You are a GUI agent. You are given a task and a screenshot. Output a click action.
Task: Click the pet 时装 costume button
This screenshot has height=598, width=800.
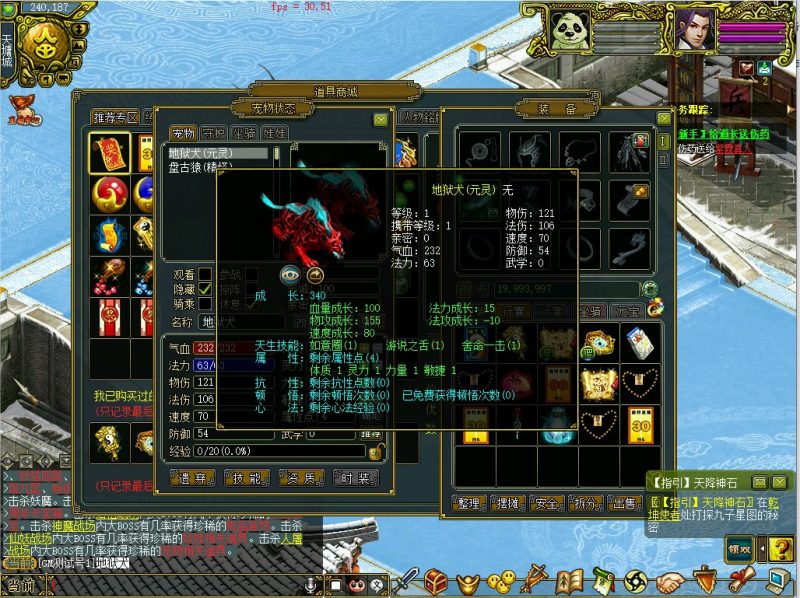pos(356,477)
